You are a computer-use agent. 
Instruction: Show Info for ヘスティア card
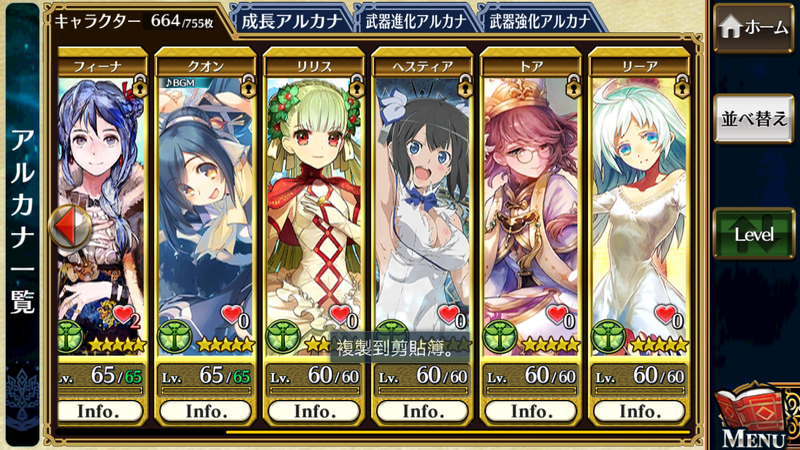(x=421, y=410)
